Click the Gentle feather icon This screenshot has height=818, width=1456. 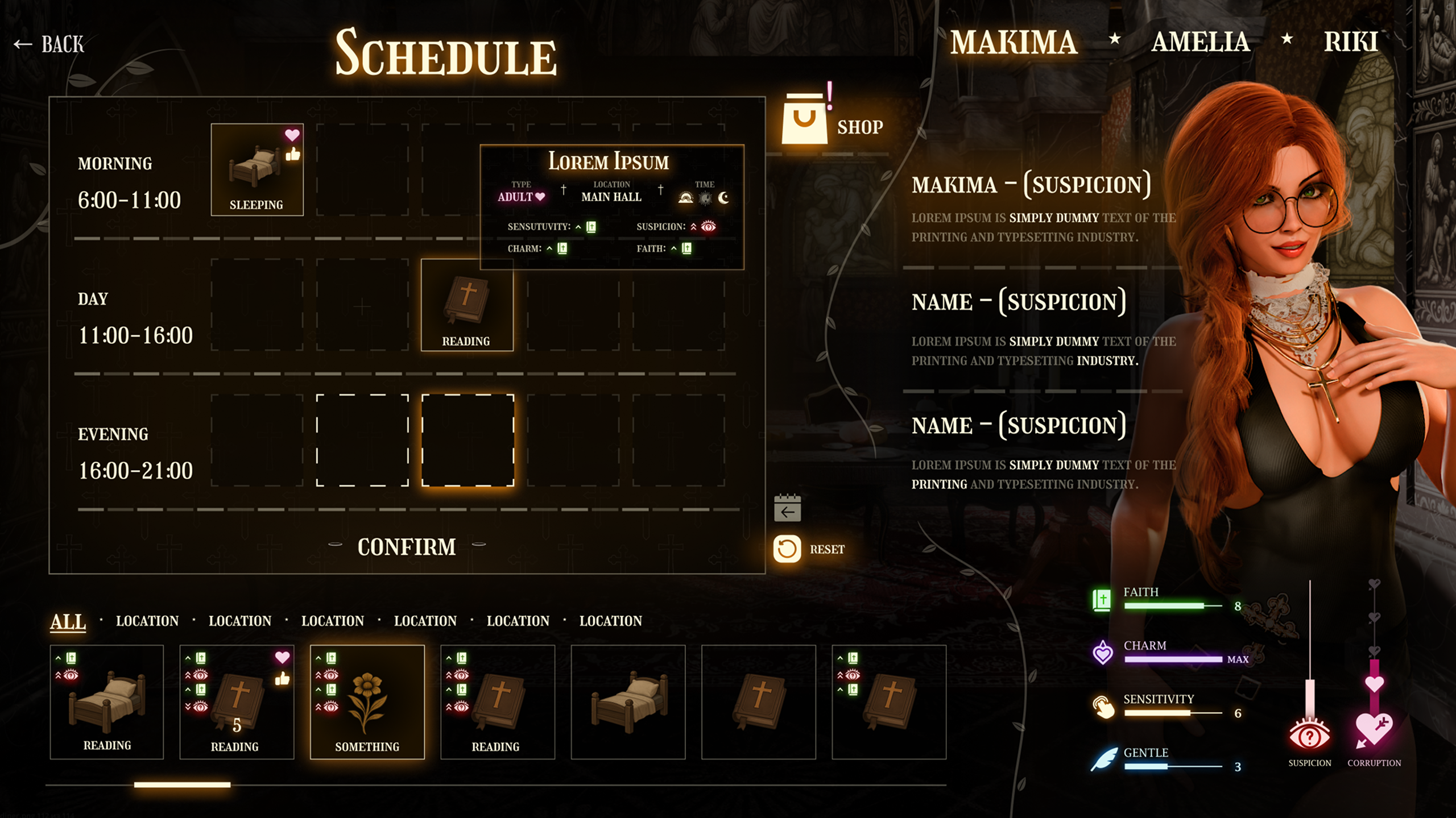[x=1103, y=758]
